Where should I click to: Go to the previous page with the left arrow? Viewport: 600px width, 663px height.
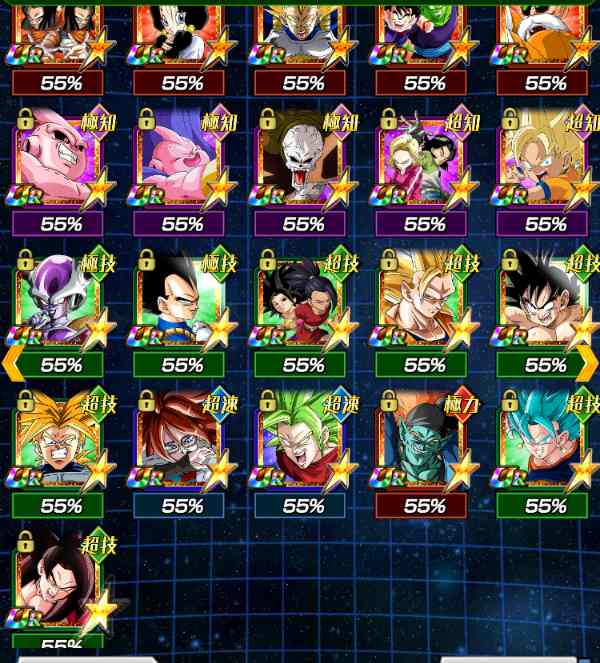[12, 364]
